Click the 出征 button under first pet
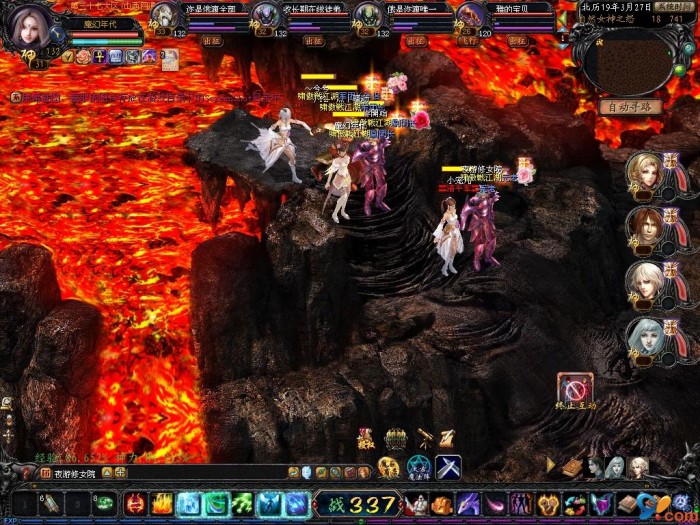Viewport: 700px width, 525px height. click(x=212, y=41)
